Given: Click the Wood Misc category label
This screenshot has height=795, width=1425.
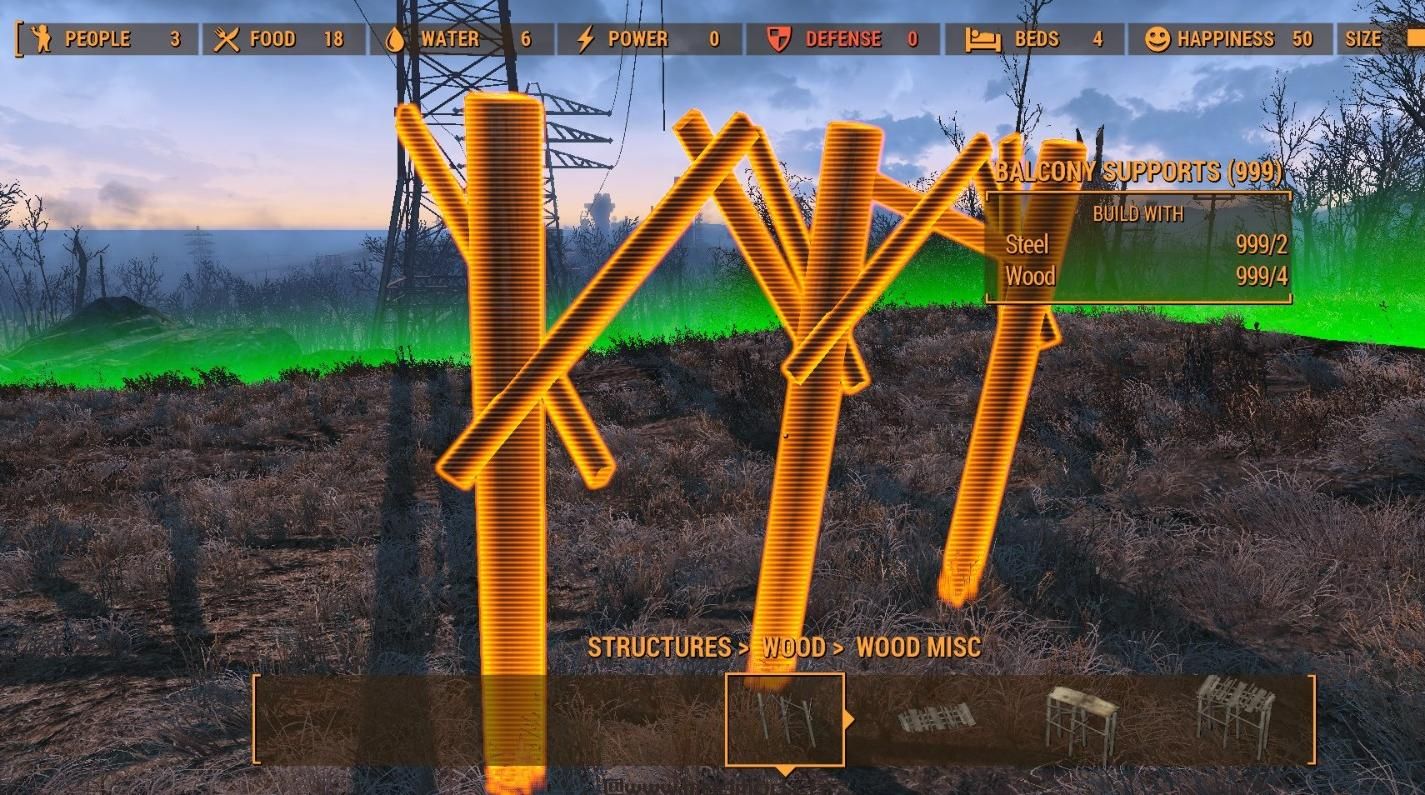Looking at the screenshot, I should click(x=918, y=647).
